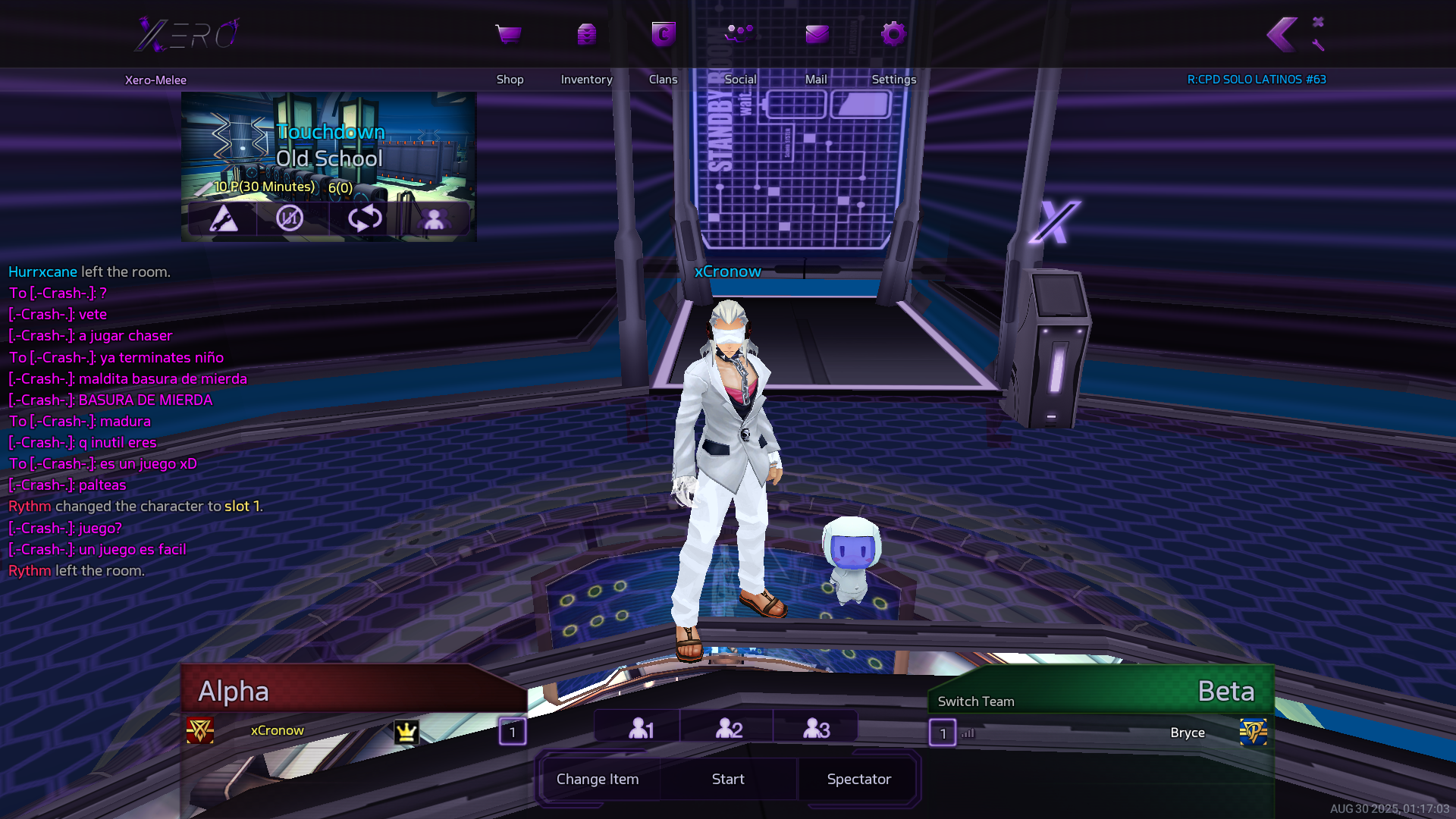Screen dimensions: 1456x819
Task: Open the Clans page
Action: 664,35
